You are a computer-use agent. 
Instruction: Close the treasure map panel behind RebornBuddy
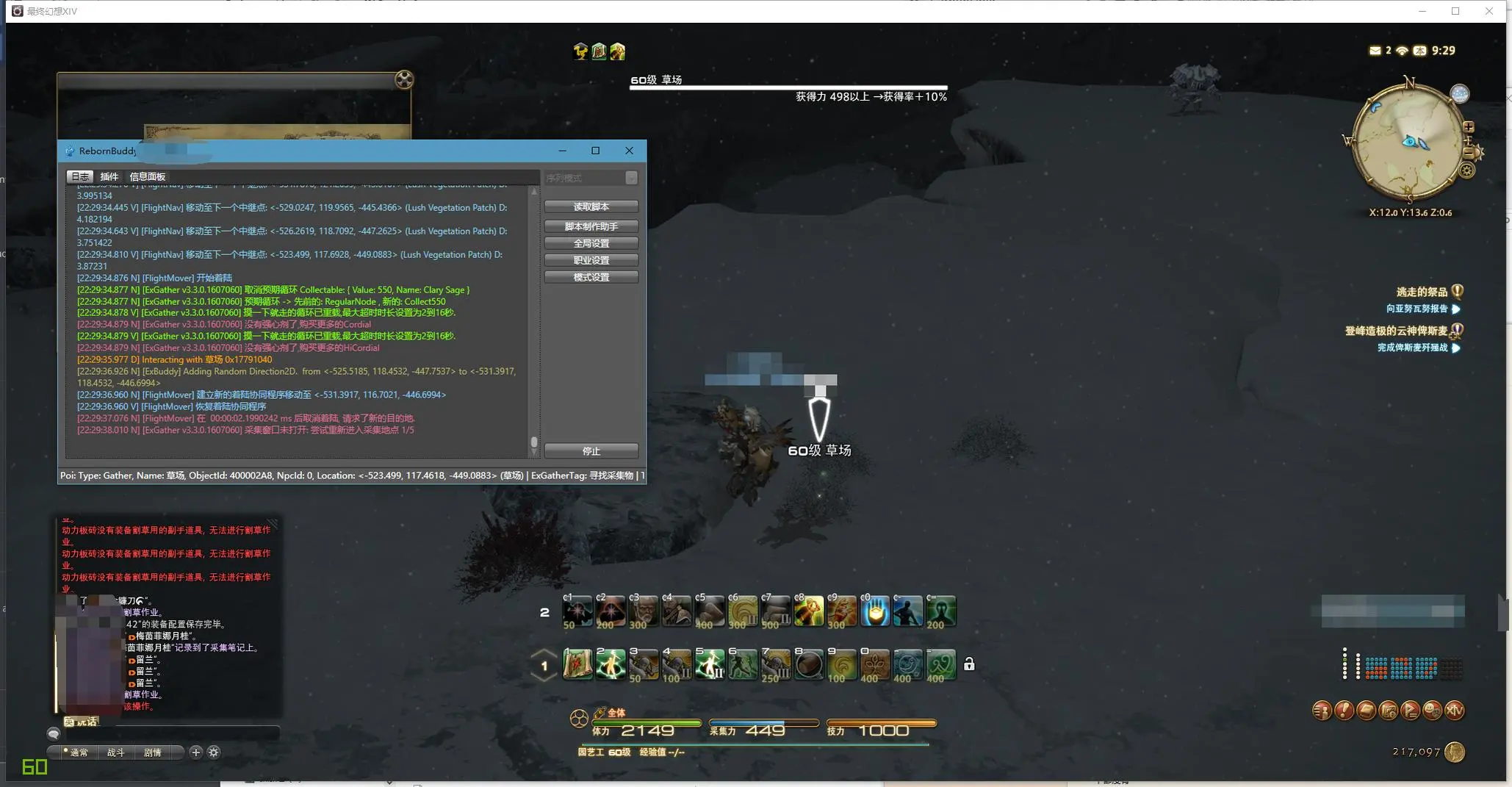(x=404, y=79)
